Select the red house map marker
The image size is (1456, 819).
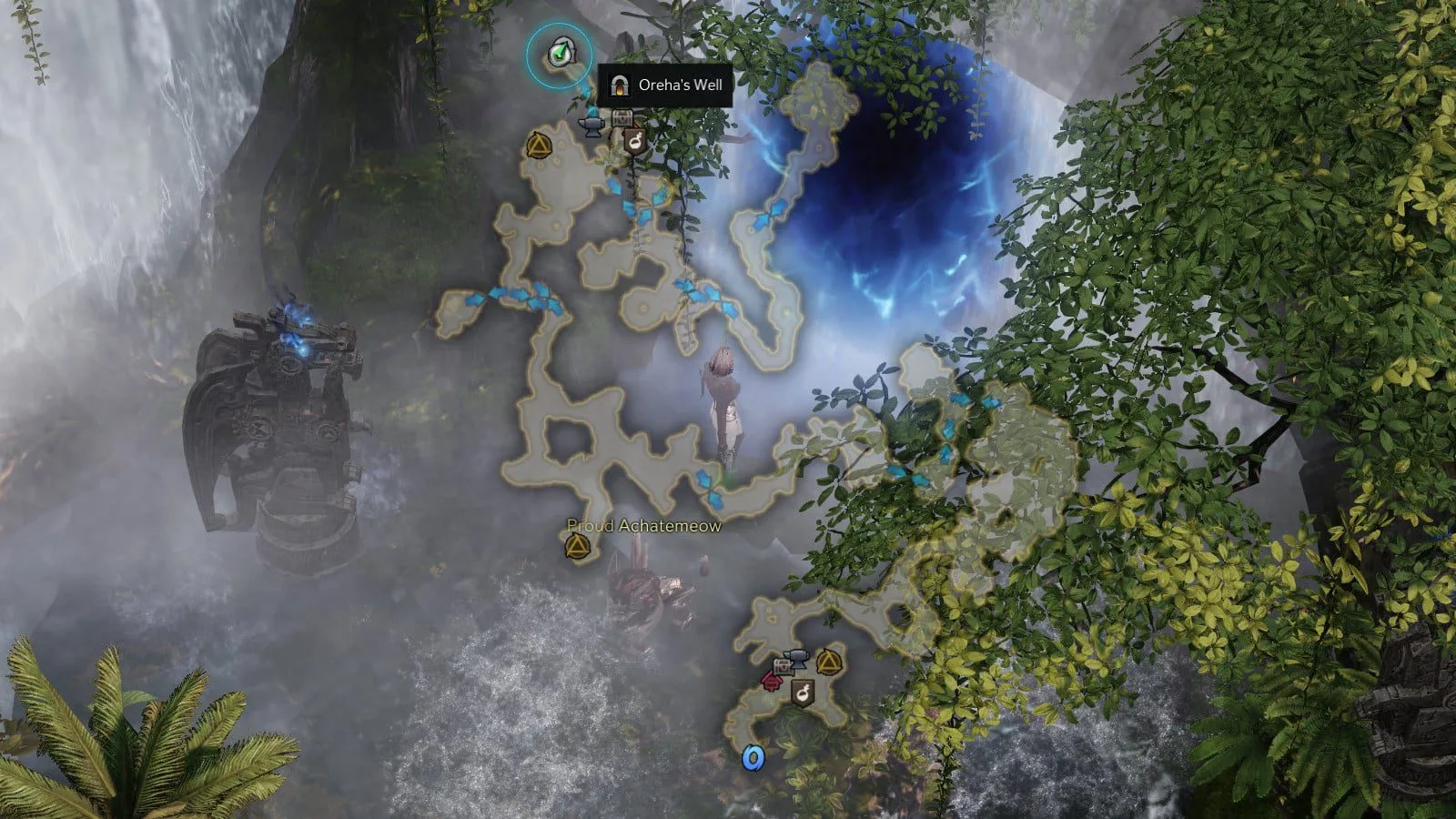[773, 681]
